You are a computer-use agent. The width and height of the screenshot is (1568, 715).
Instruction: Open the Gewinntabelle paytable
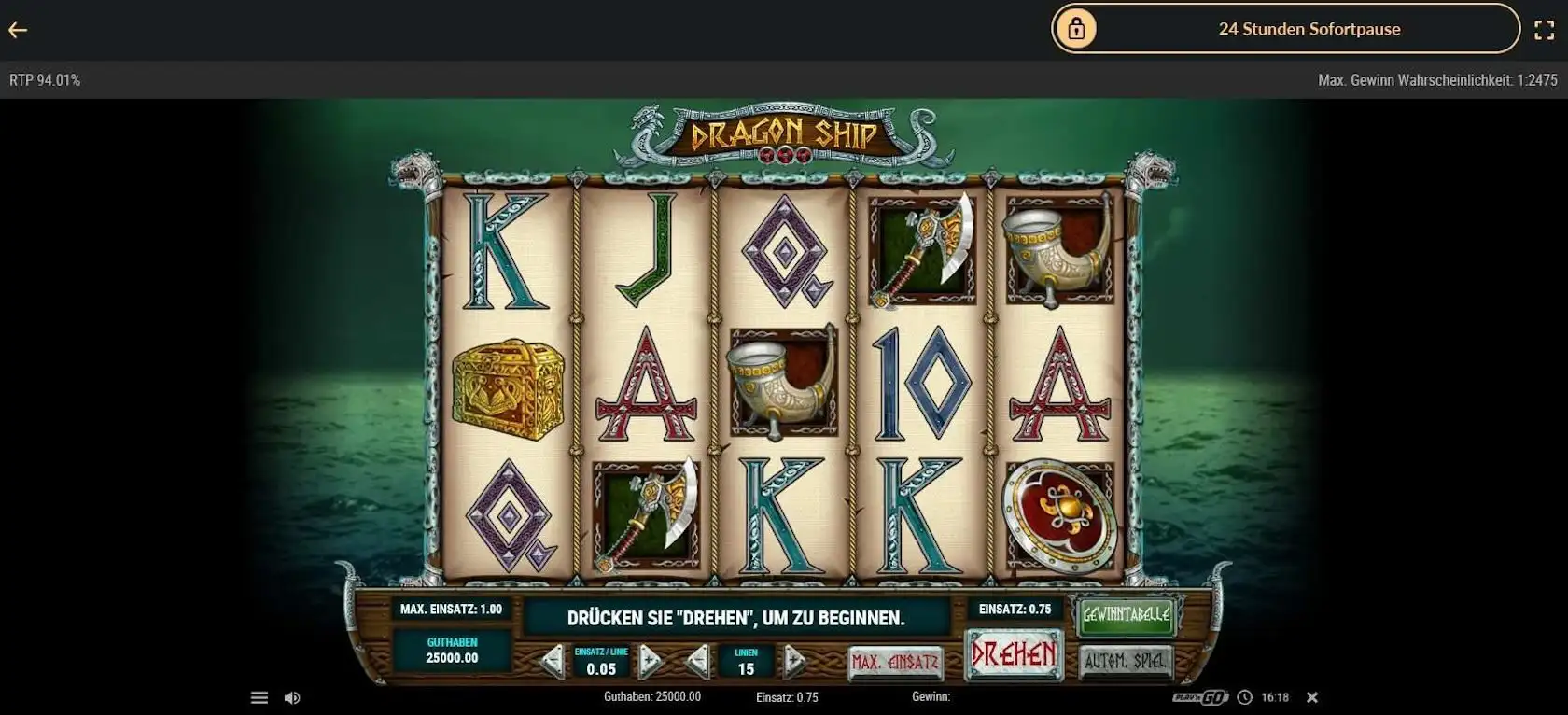coord(1125,615)
